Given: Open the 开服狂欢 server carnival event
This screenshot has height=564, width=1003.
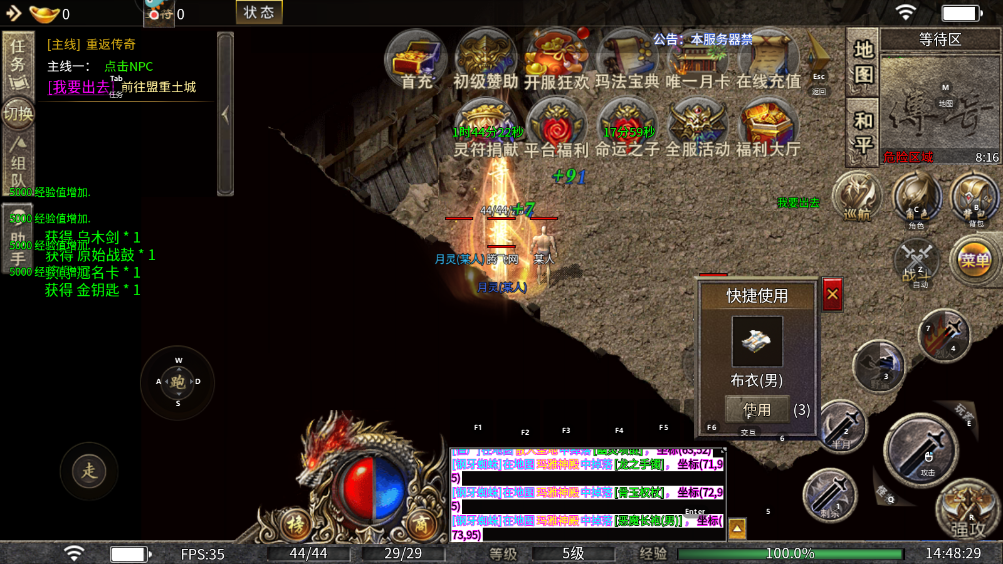Looking at the screenshot, I should click(557, 59).
